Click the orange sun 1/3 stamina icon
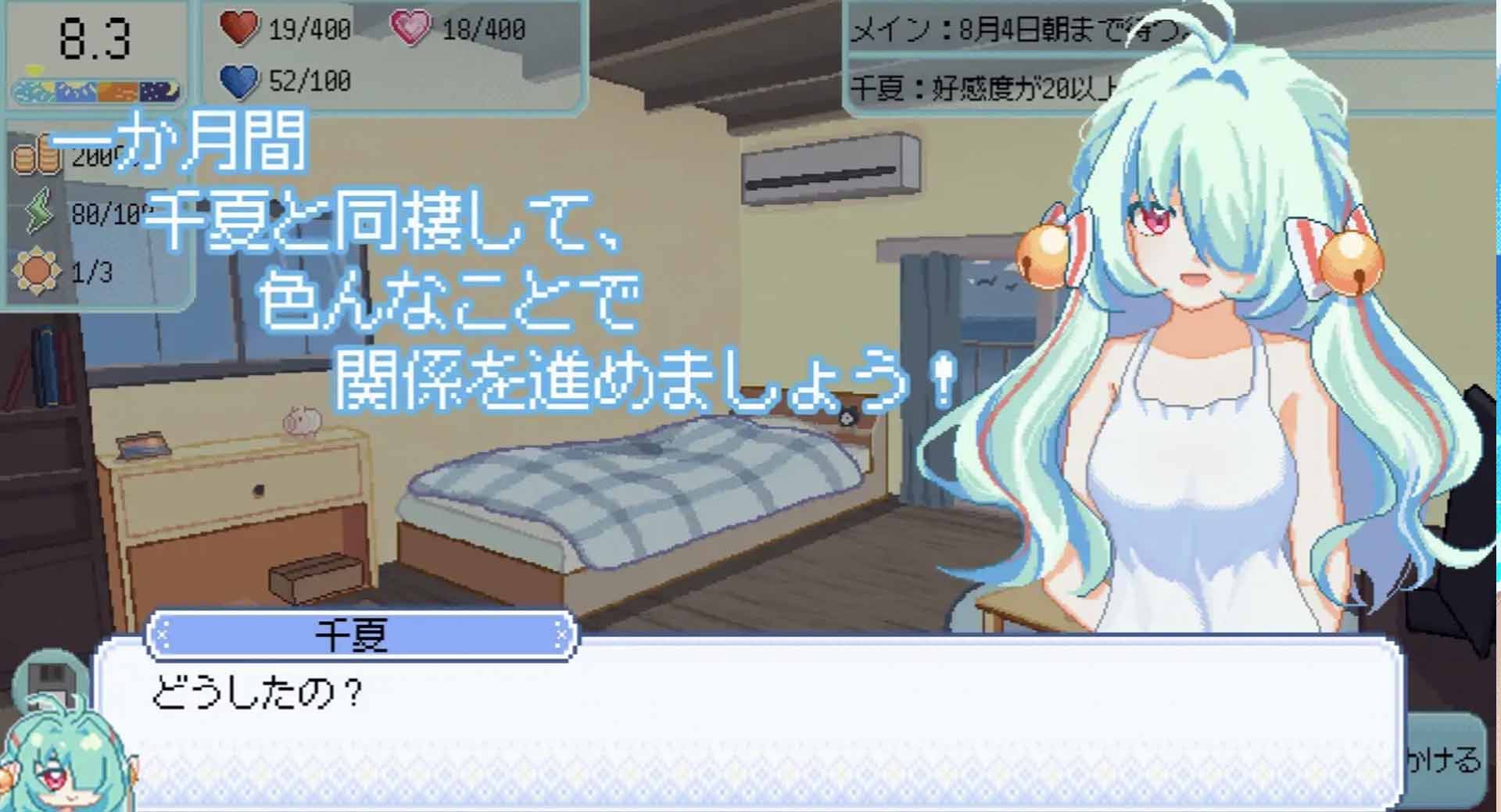1501x812 pixels. pyautogui.click(x=35, y=268)
